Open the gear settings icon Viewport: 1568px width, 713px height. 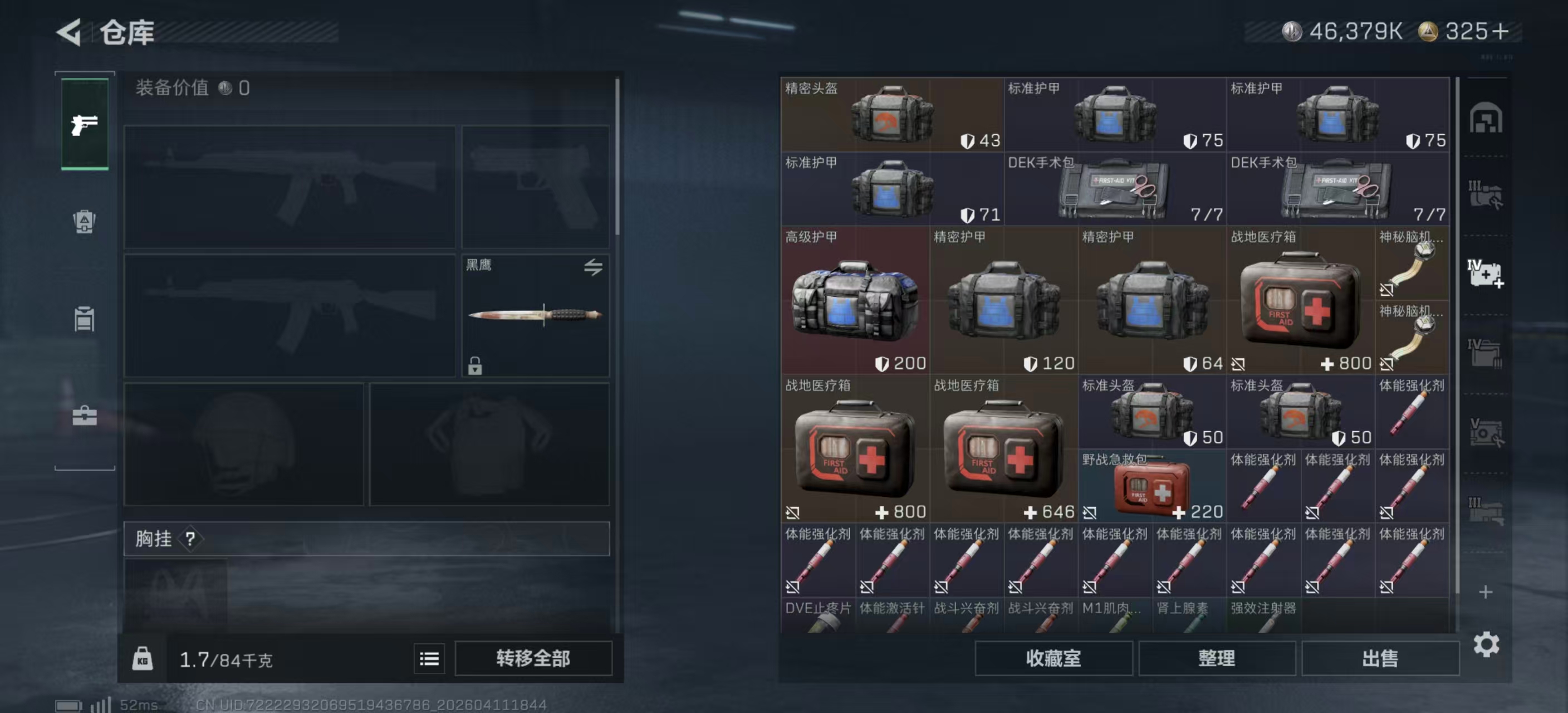pos(1486,644)
